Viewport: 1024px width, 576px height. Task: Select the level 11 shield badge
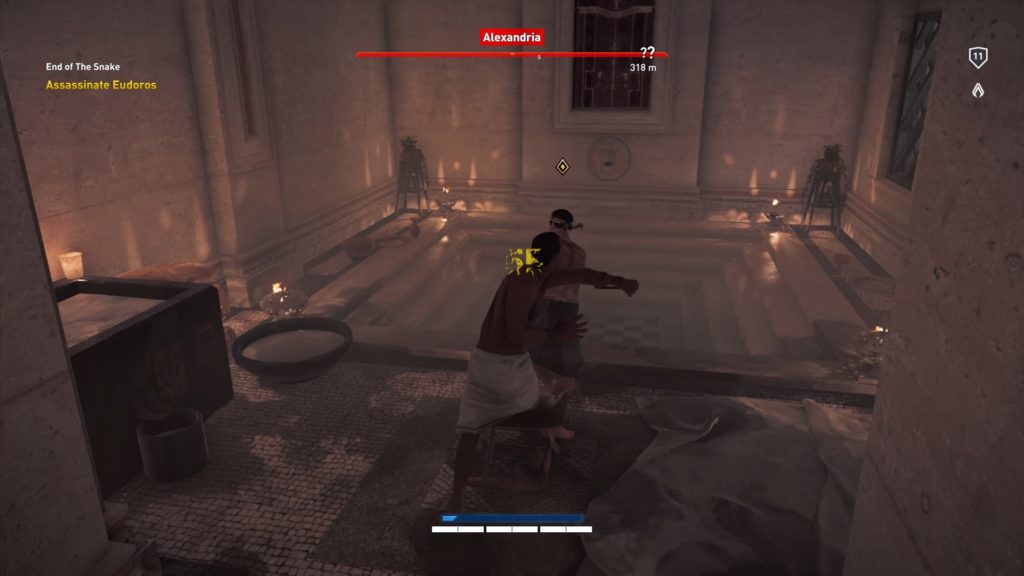(978, 58)
